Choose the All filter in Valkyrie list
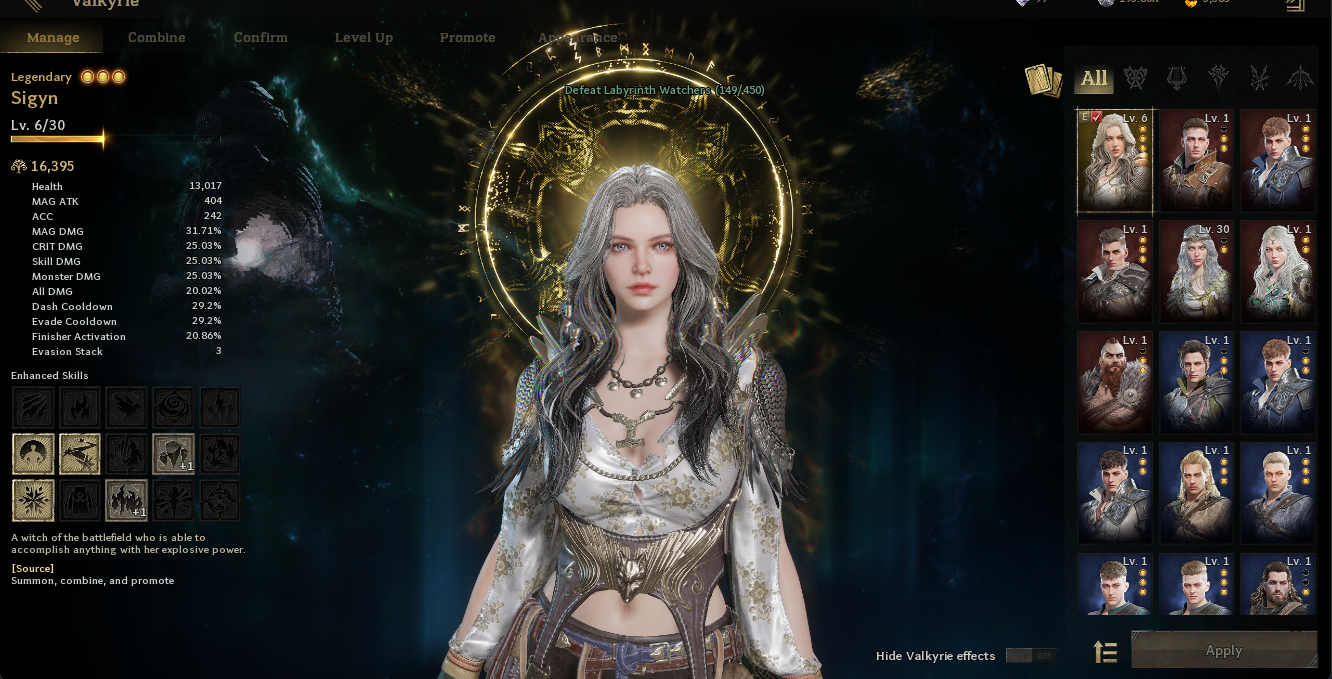 [x=1094, y=78]
